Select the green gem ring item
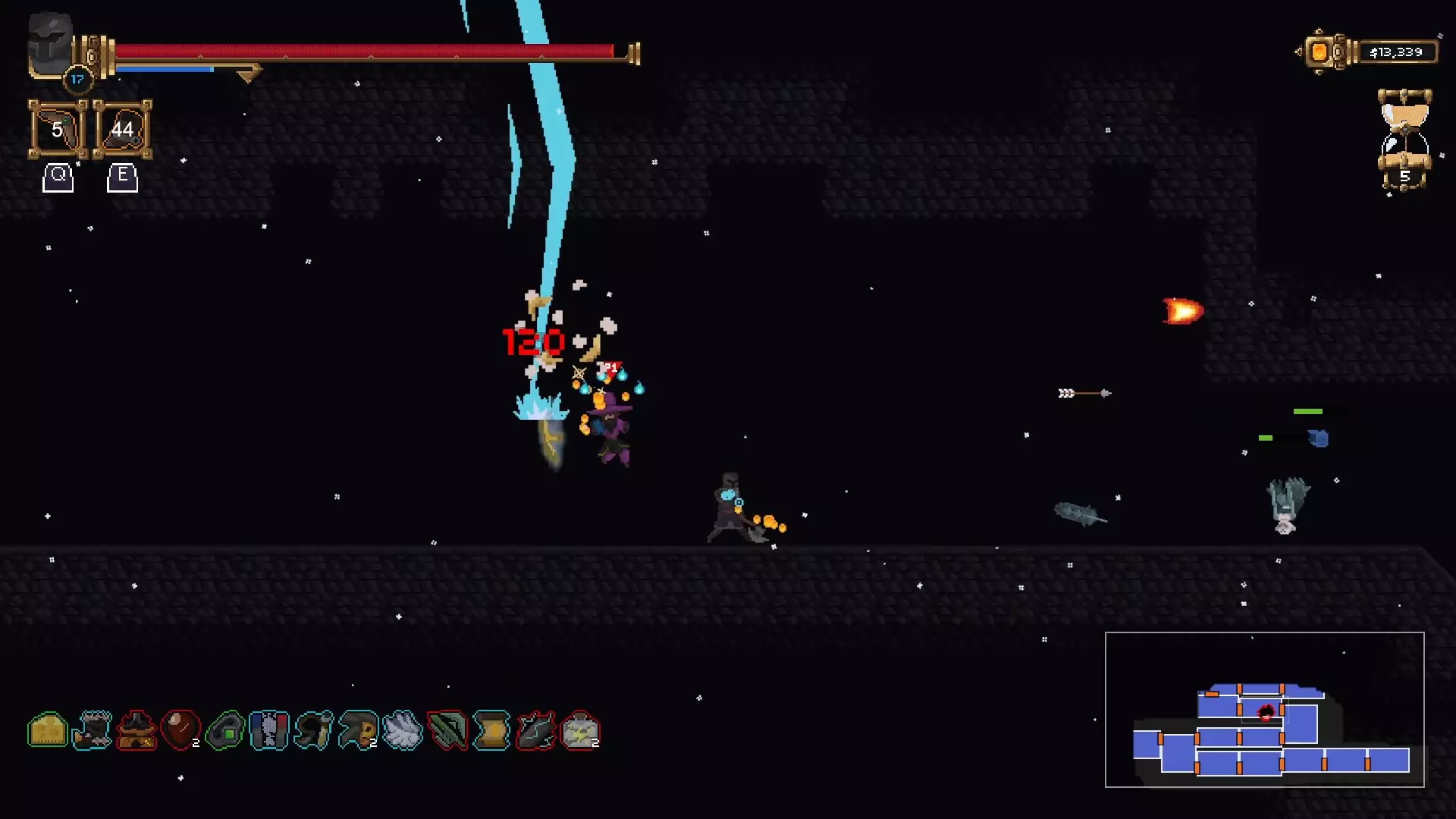Screen dimensions: 1456x819 225,730
